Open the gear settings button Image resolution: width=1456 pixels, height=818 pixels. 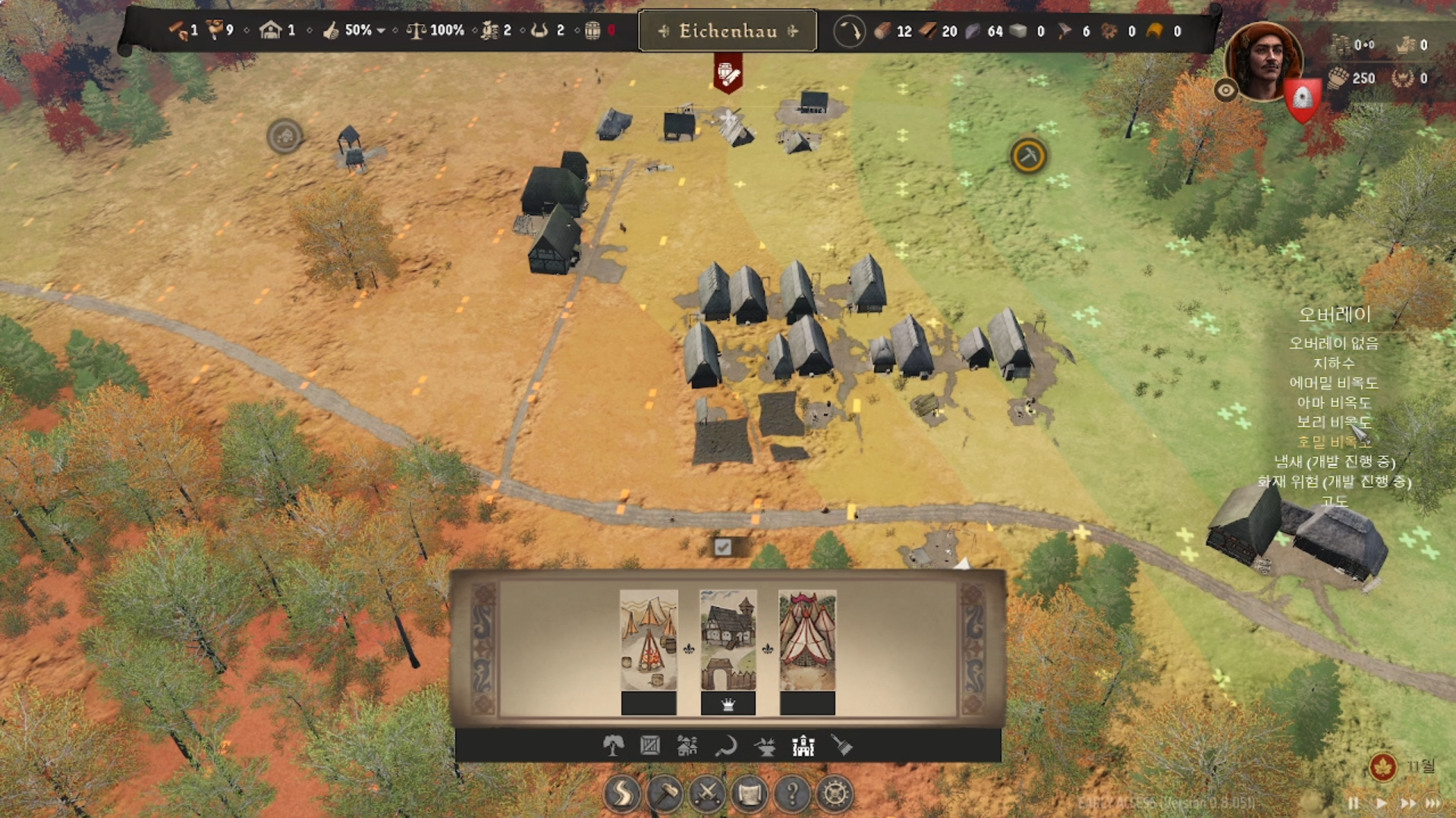click(835, 794)
